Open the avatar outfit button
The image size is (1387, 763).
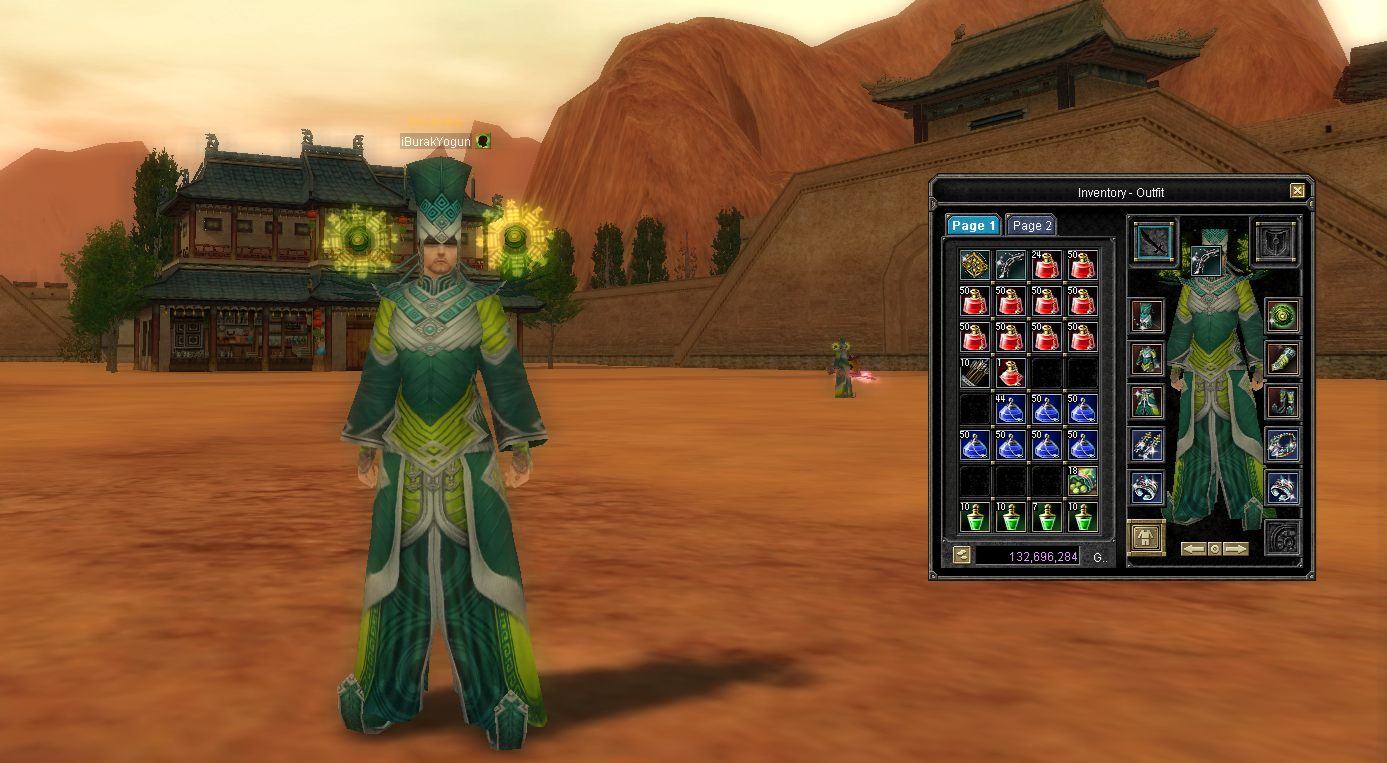pyautogui.click(x=1146, y=538)
